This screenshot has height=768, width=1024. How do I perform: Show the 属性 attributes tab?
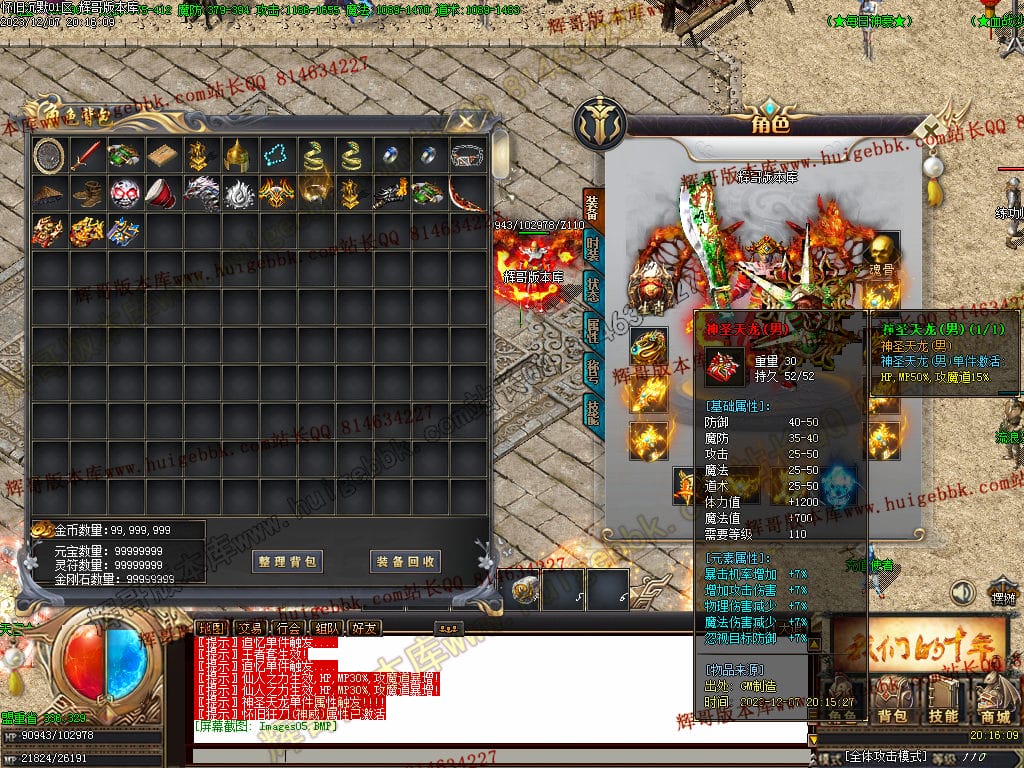pyautogui.click(x=593, y=329)
